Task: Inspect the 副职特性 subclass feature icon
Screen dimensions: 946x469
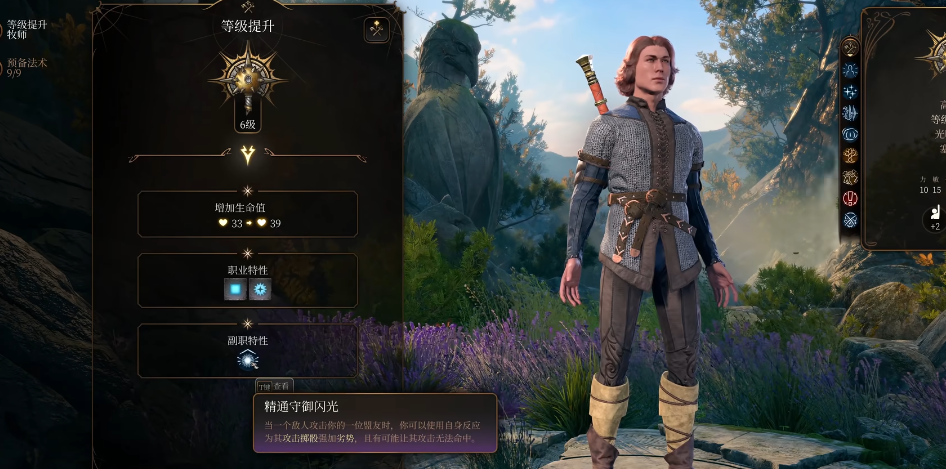Action: [248, 360]
